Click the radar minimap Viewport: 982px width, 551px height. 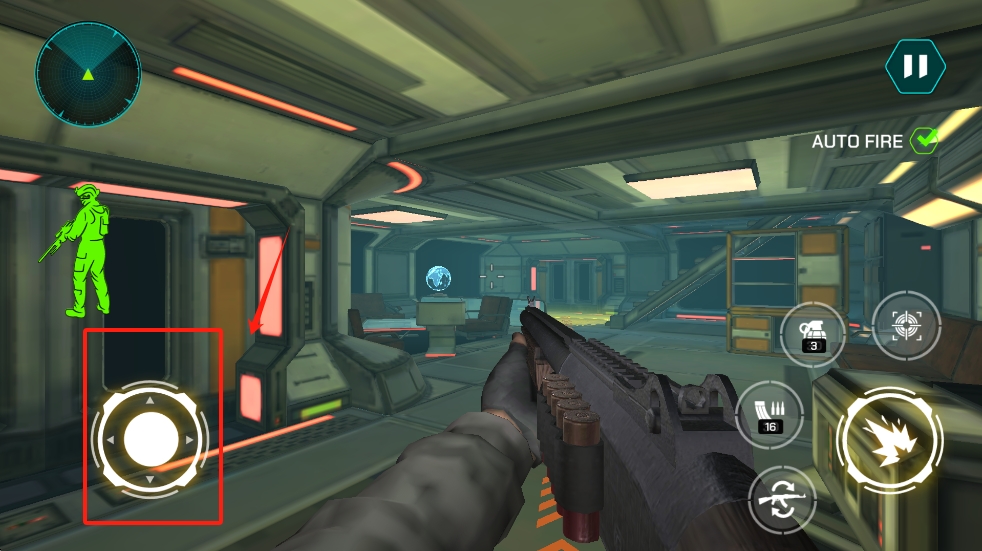(x=88, y=72)
